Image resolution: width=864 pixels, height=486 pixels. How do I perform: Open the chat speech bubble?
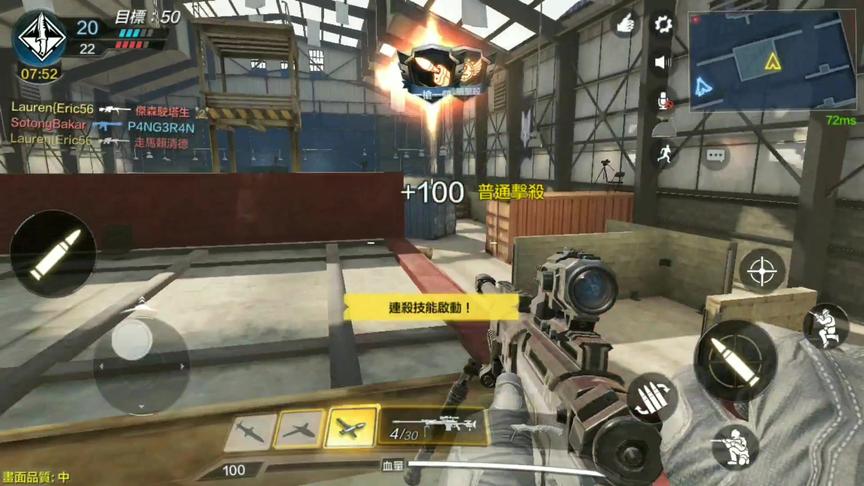716,155
